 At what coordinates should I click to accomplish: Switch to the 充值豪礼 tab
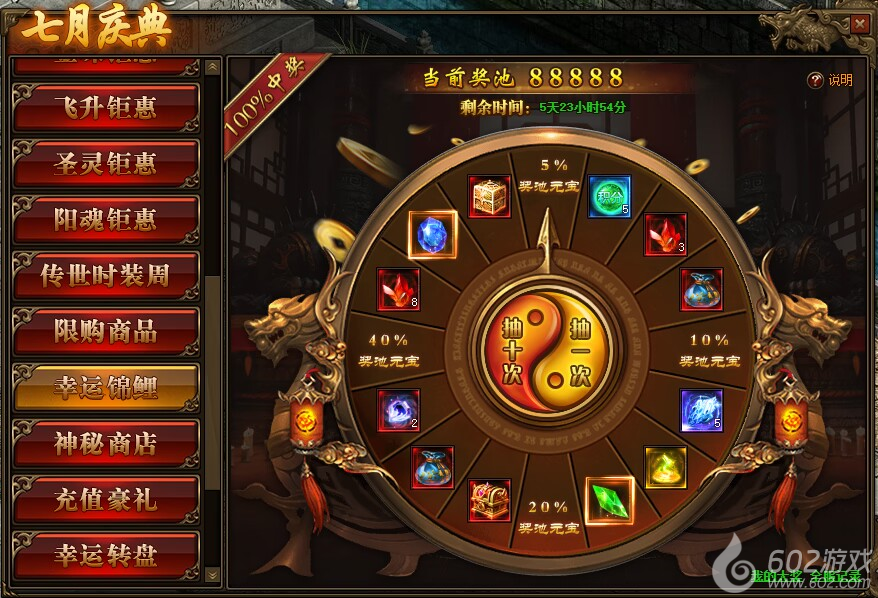point(105,499)
